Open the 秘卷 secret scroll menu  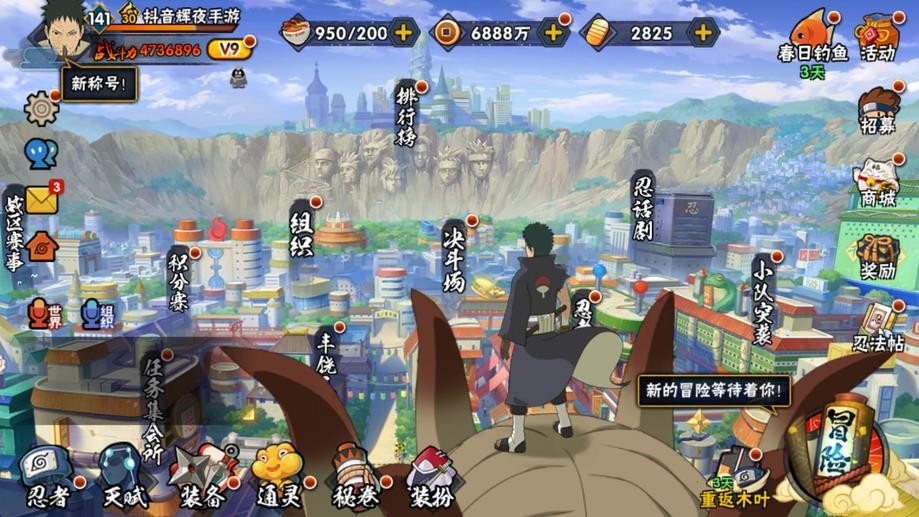[x=356, y=476]
